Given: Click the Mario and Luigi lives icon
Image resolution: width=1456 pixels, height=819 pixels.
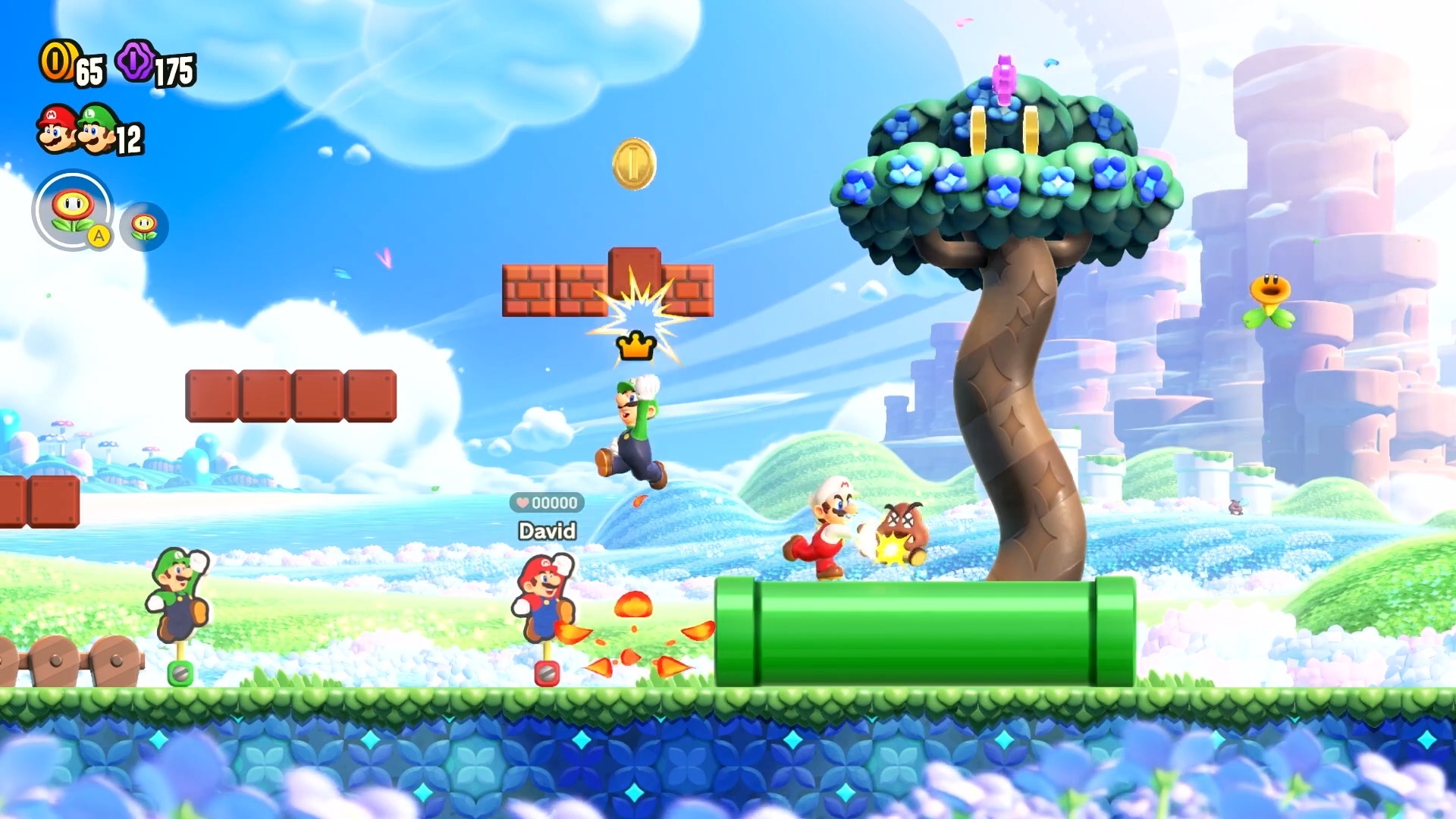Looking at the screenshot, I should click(77, 129).
